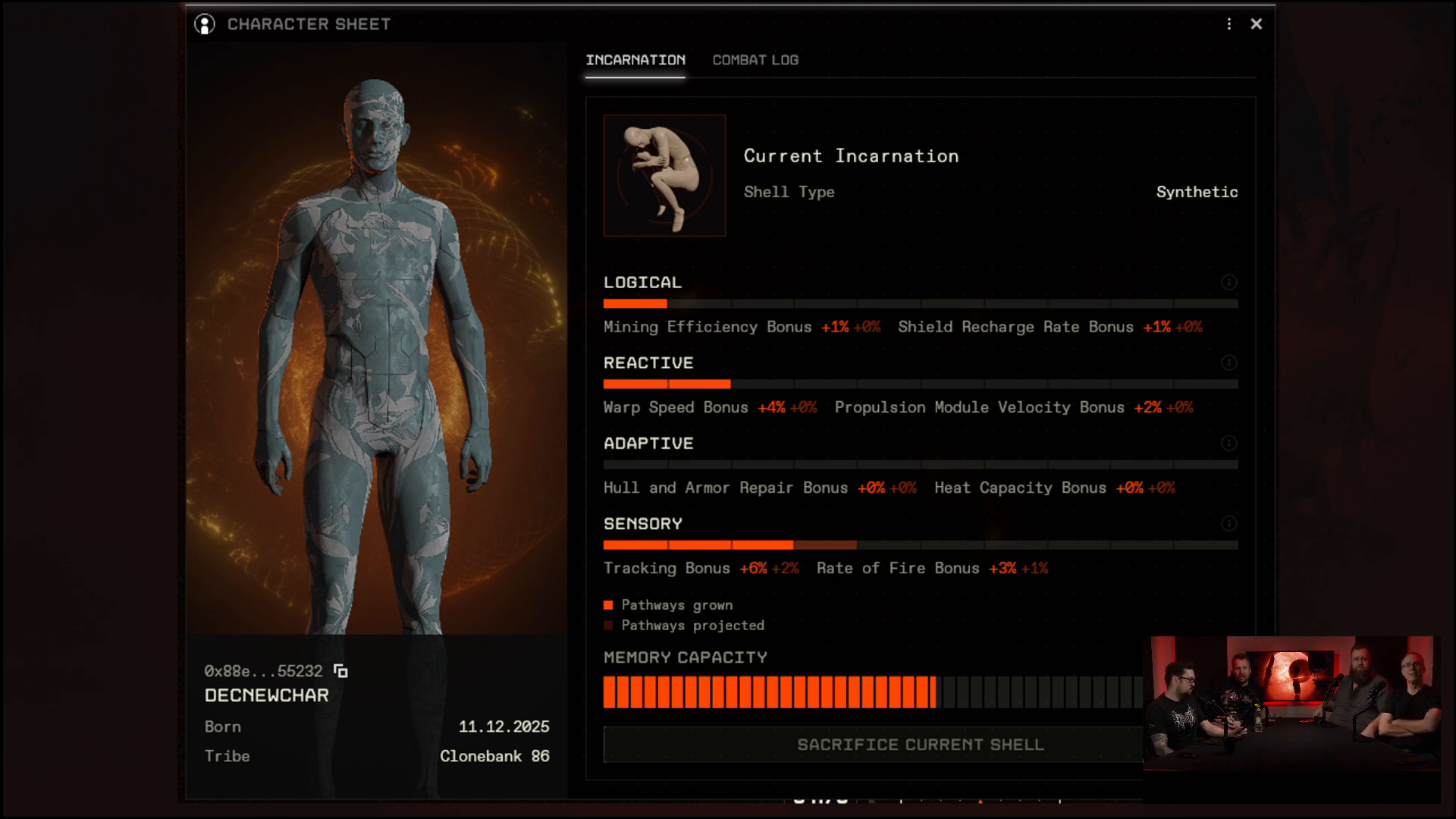1456x819 pixels.
Task: Show info for the Logical attribute
Action: click(x=1229, y=282)
